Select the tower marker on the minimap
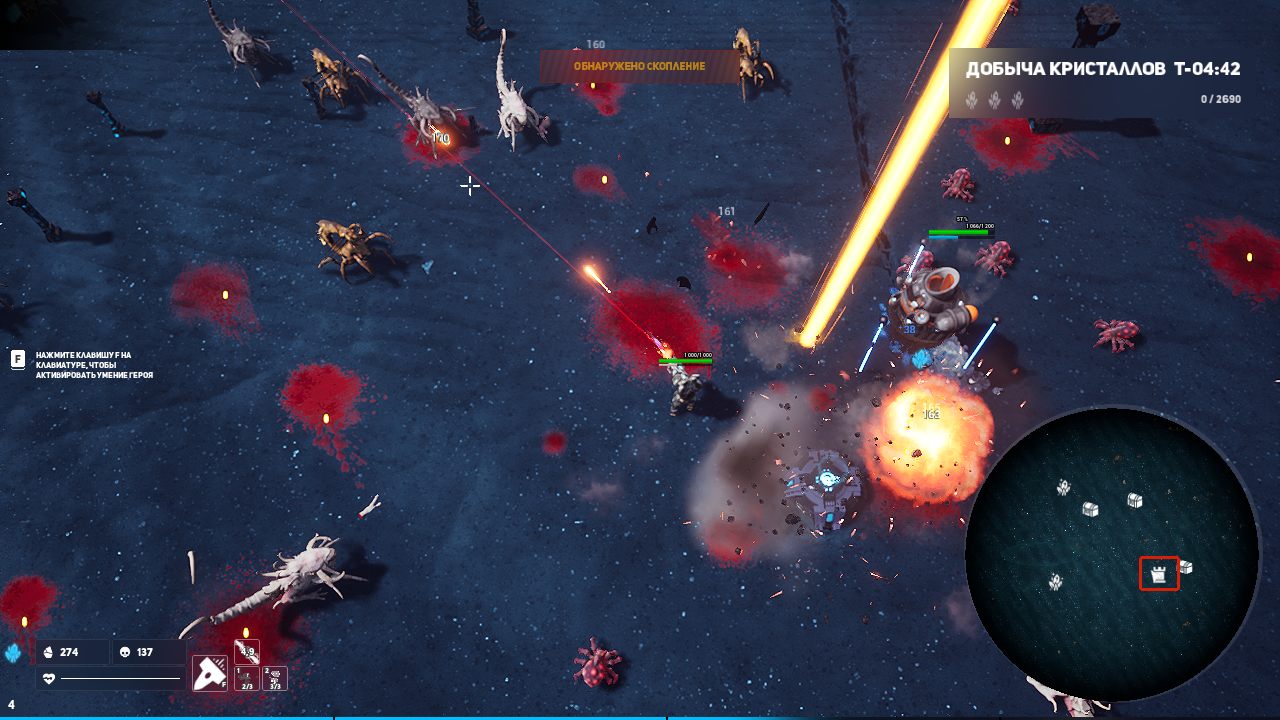1280x720 pixels. coord(1159,574)
